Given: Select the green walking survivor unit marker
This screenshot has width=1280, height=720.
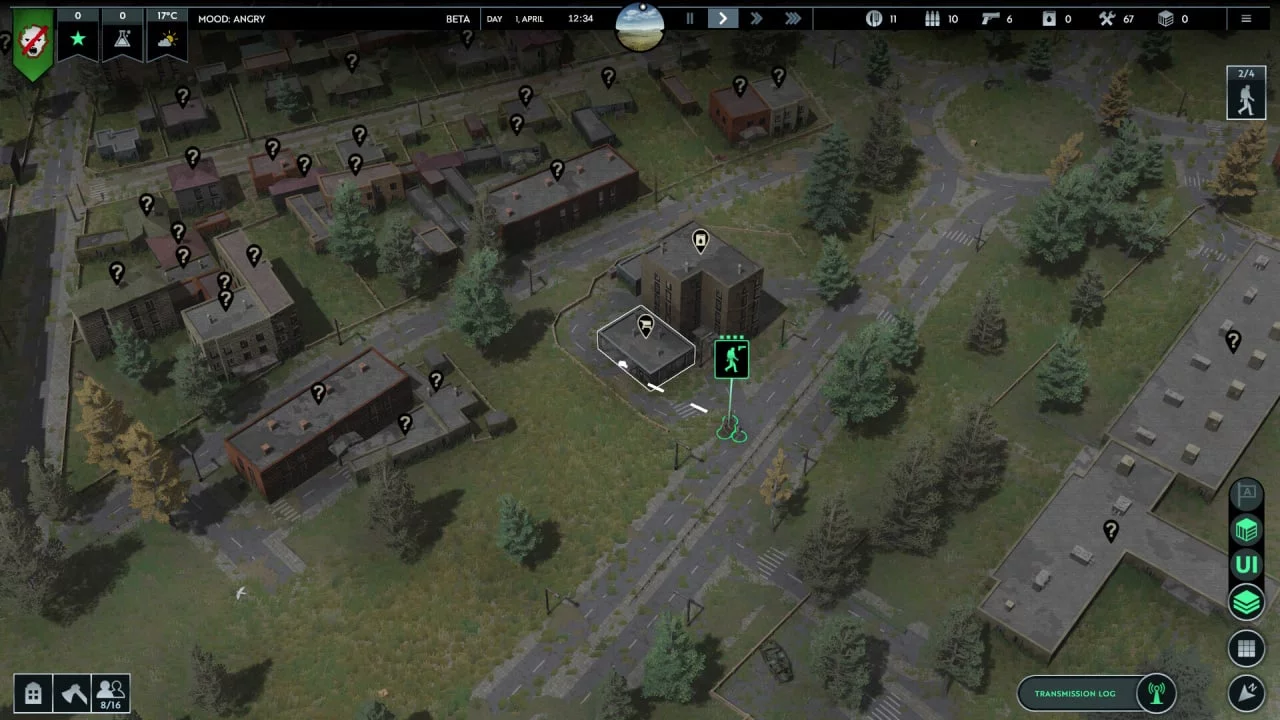Looking at the screenshot, I should (x=732, y=358).
